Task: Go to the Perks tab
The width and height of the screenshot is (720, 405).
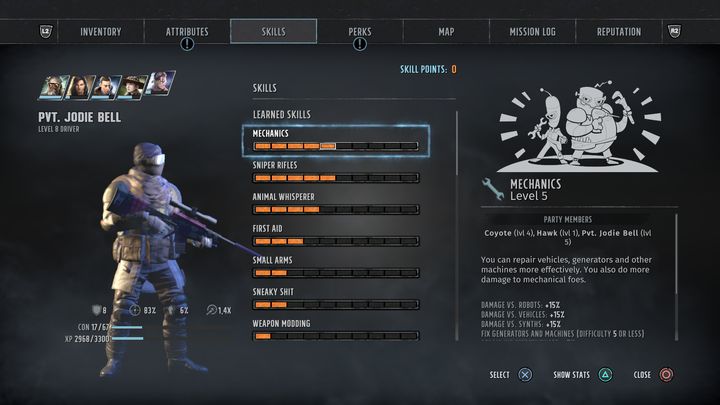Action: (359, 32)
